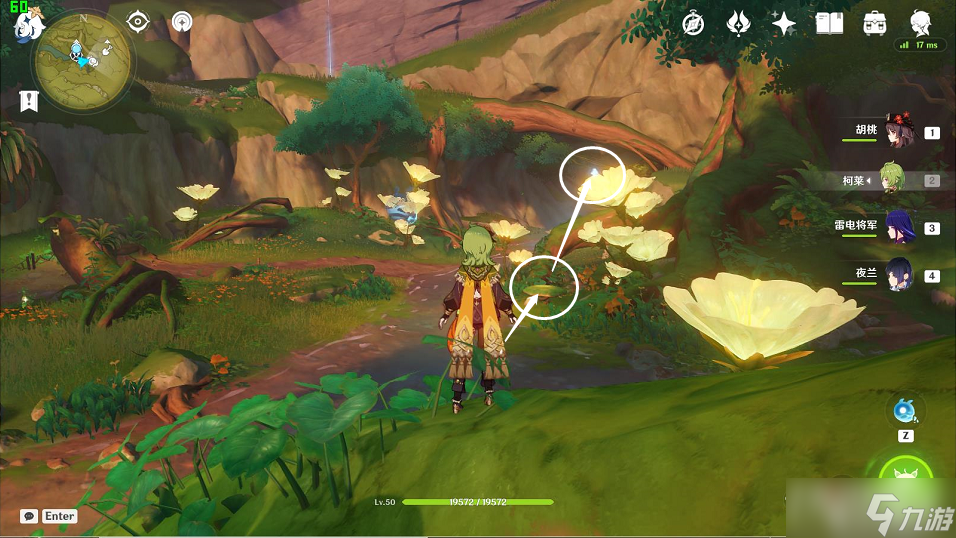Image resolution: width=956 pixels, height=538 pixels.
Task: Use the blue Seelie gadget icon
Action: coord(906,410)
